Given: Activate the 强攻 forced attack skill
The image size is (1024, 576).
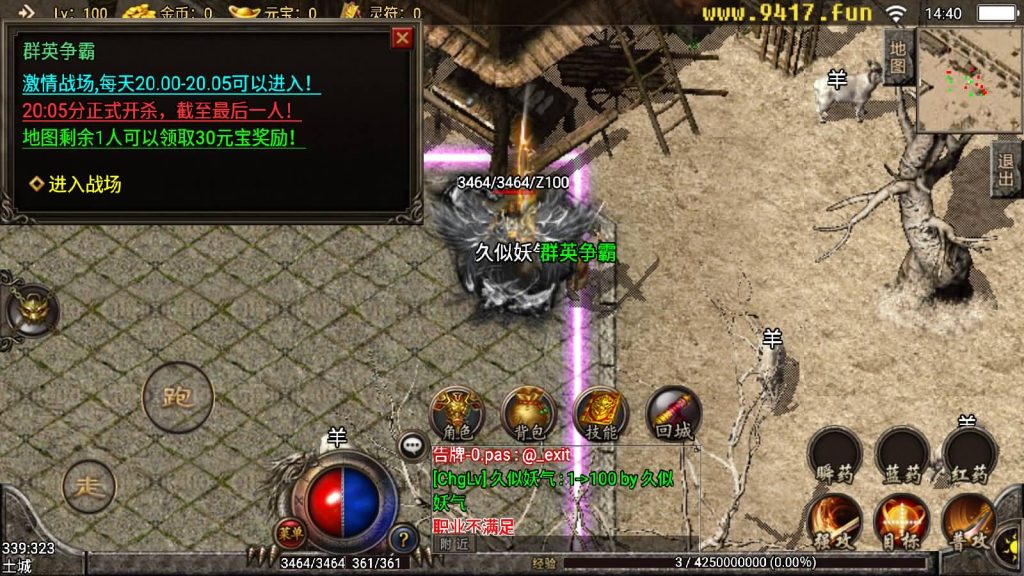Looking at the screenshot, I should [x=834, y=520].
